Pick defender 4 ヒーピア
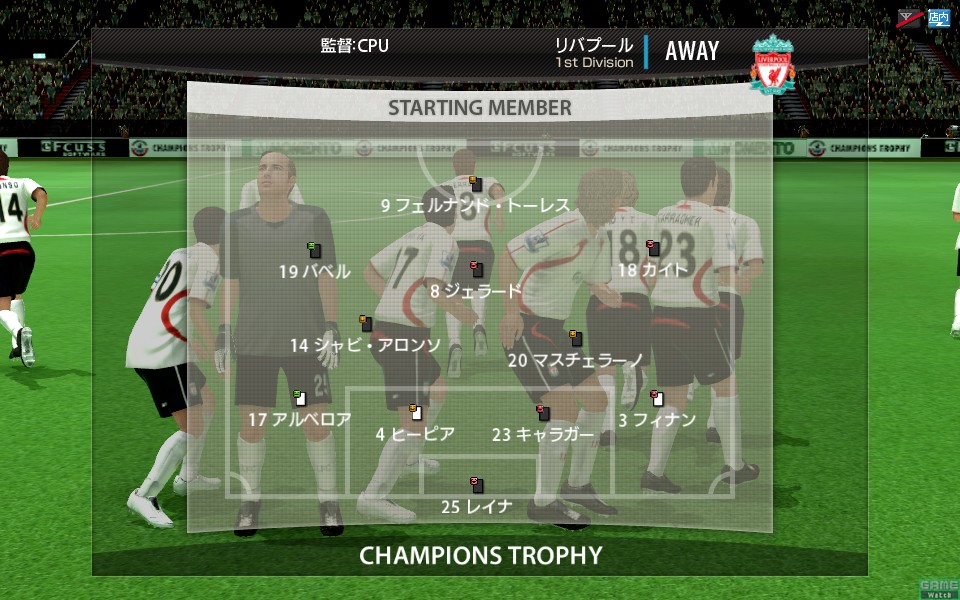Image resolution: width=960 pixels, height=600 pixels. pos(415,433)
